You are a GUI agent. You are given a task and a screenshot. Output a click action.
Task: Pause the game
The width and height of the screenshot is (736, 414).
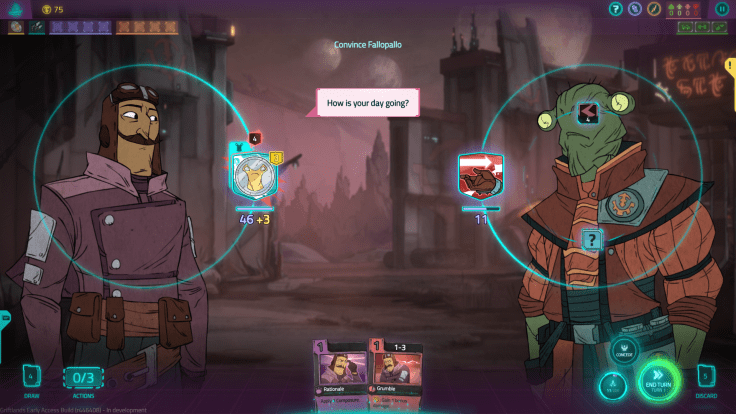click(722, 9)
